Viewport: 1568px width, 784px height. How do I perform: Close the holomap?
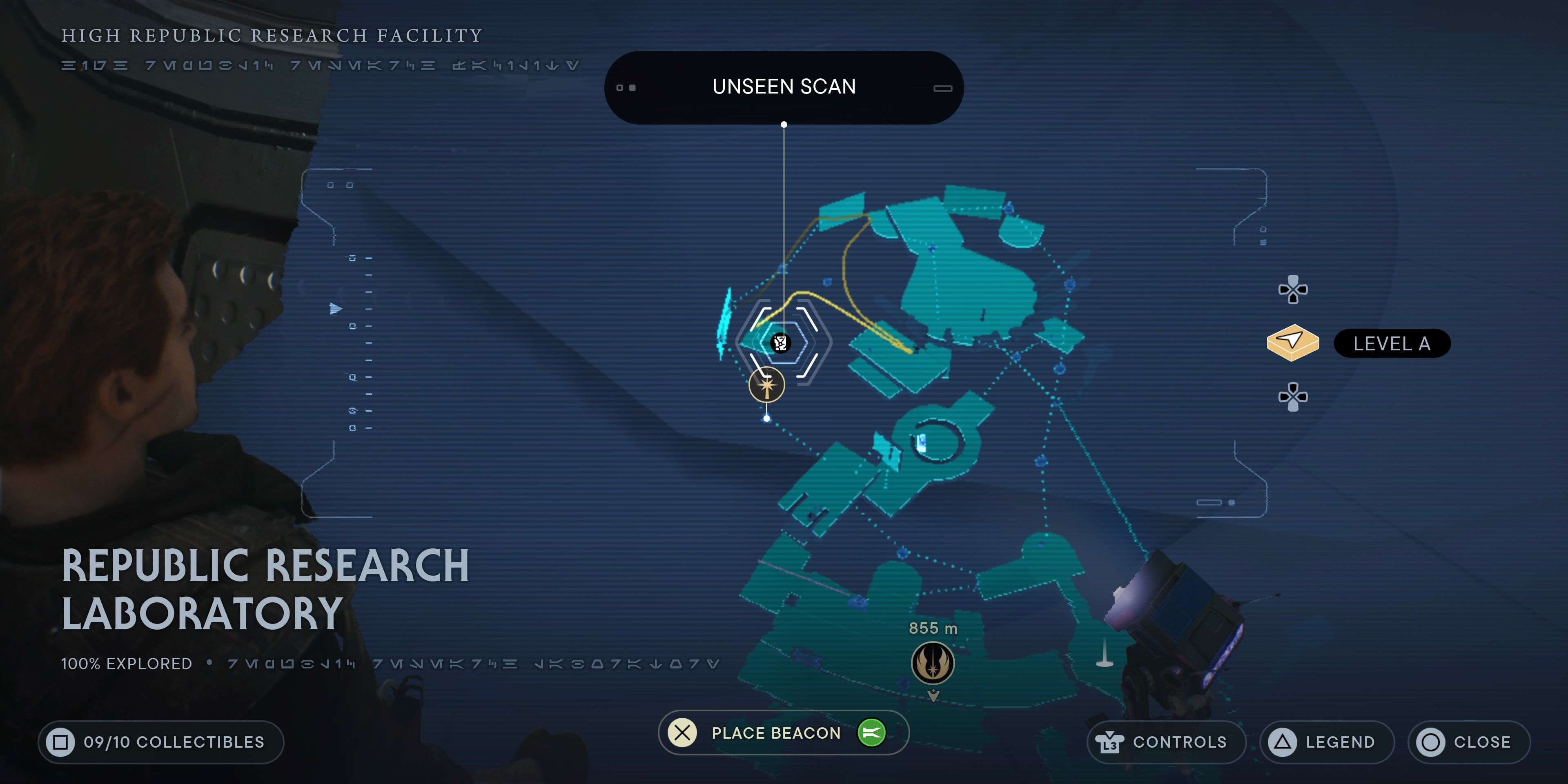(1468, 742)
